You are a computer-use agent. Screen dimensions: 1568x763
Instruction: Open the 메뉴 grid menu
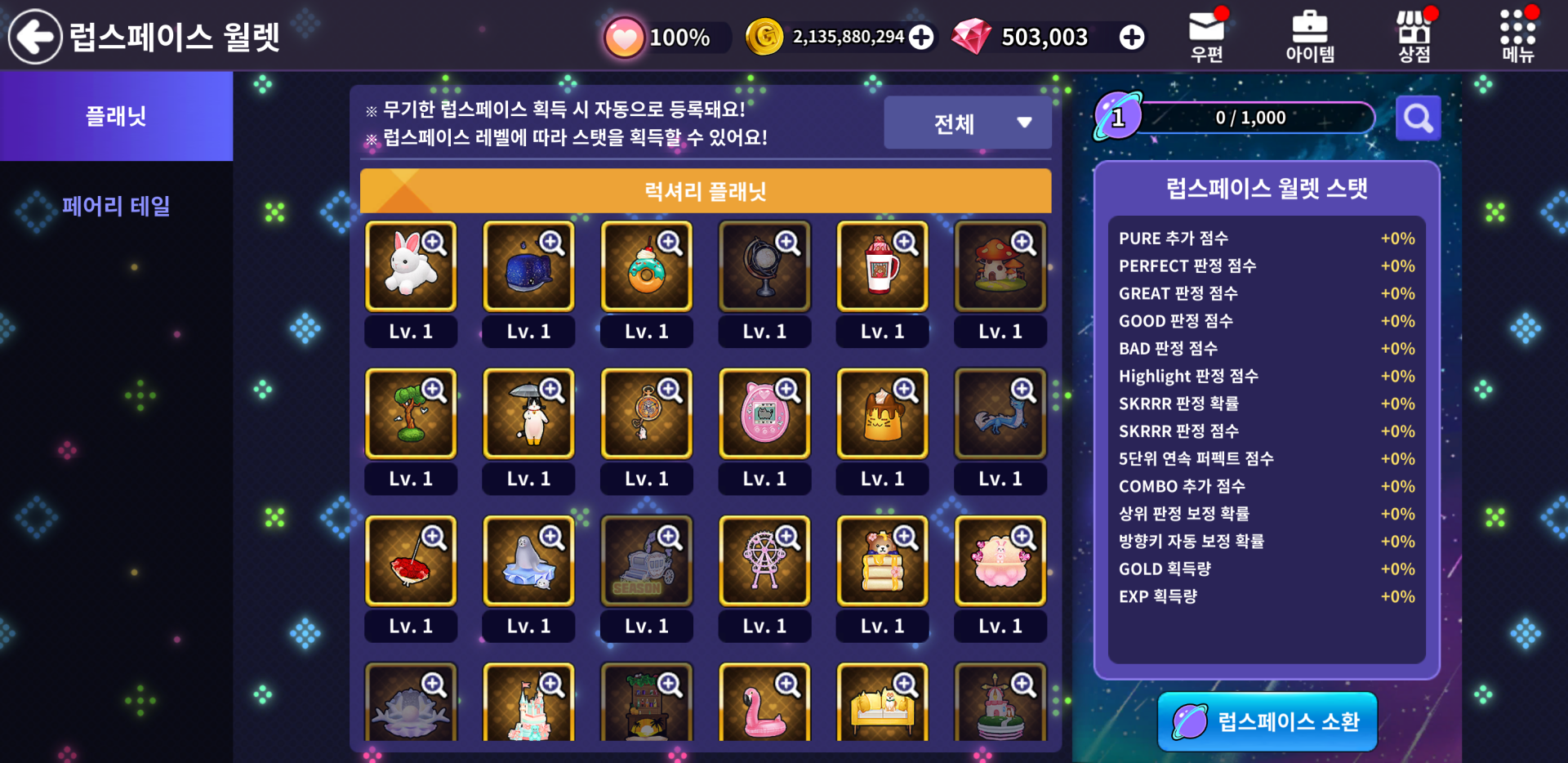click(x=1517, y=37)
